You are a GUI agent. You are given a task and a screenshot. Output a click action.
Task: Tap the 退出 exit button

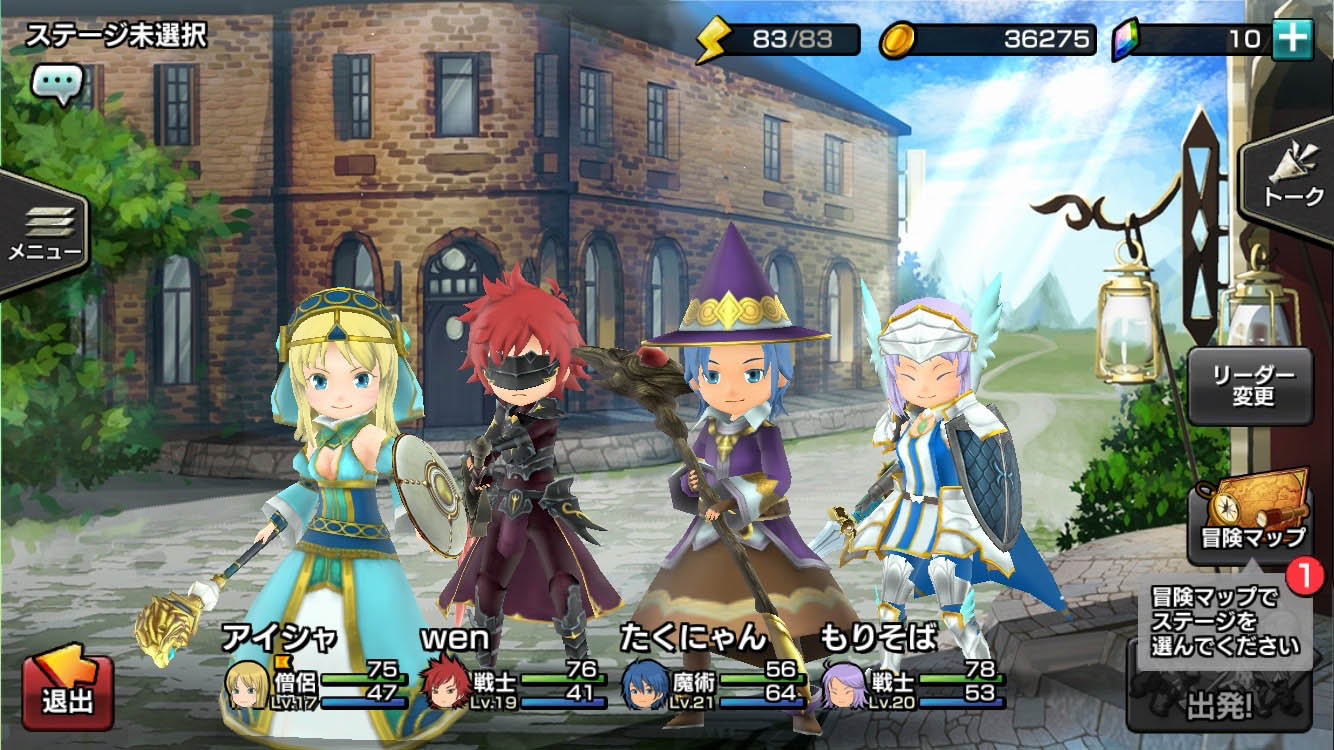(68, 691)
